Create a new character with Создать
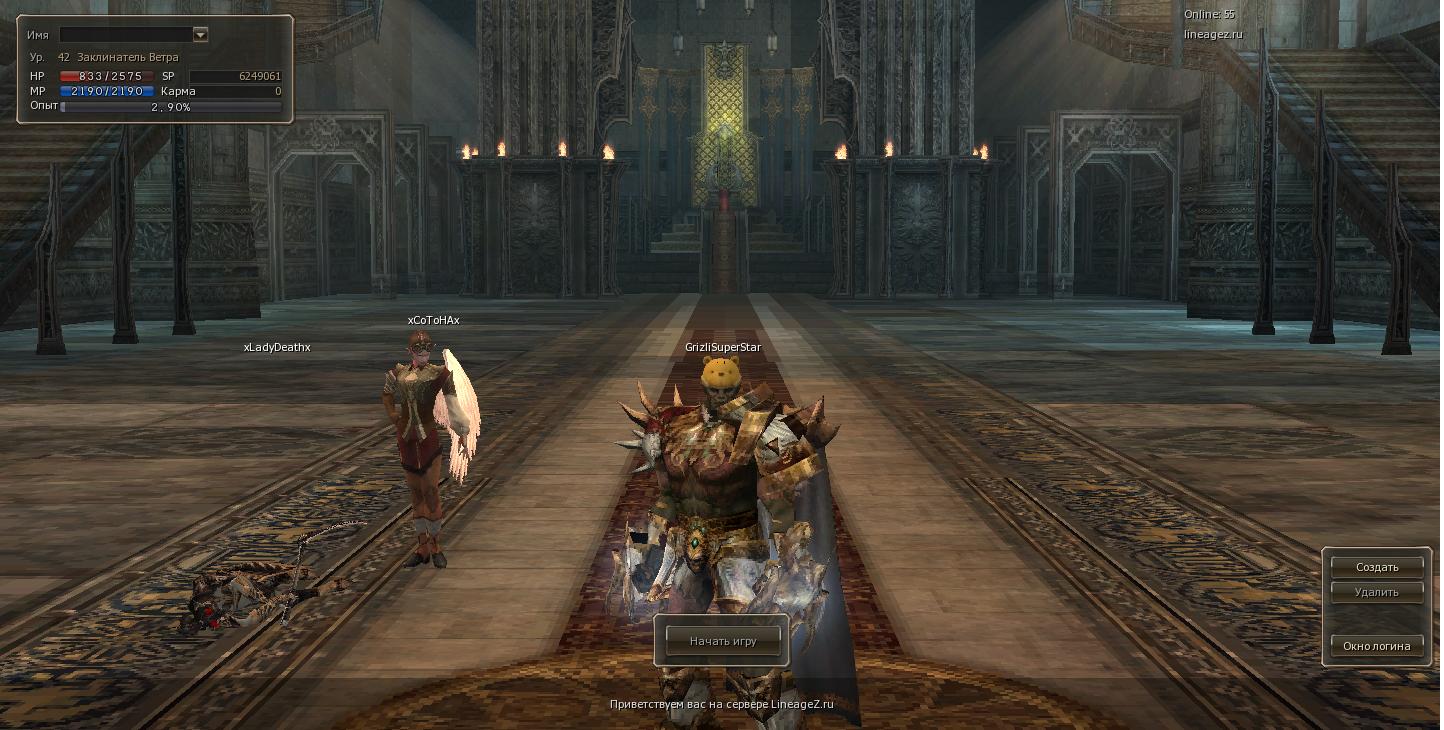 pyautogui.click(x=1376, y=567)
